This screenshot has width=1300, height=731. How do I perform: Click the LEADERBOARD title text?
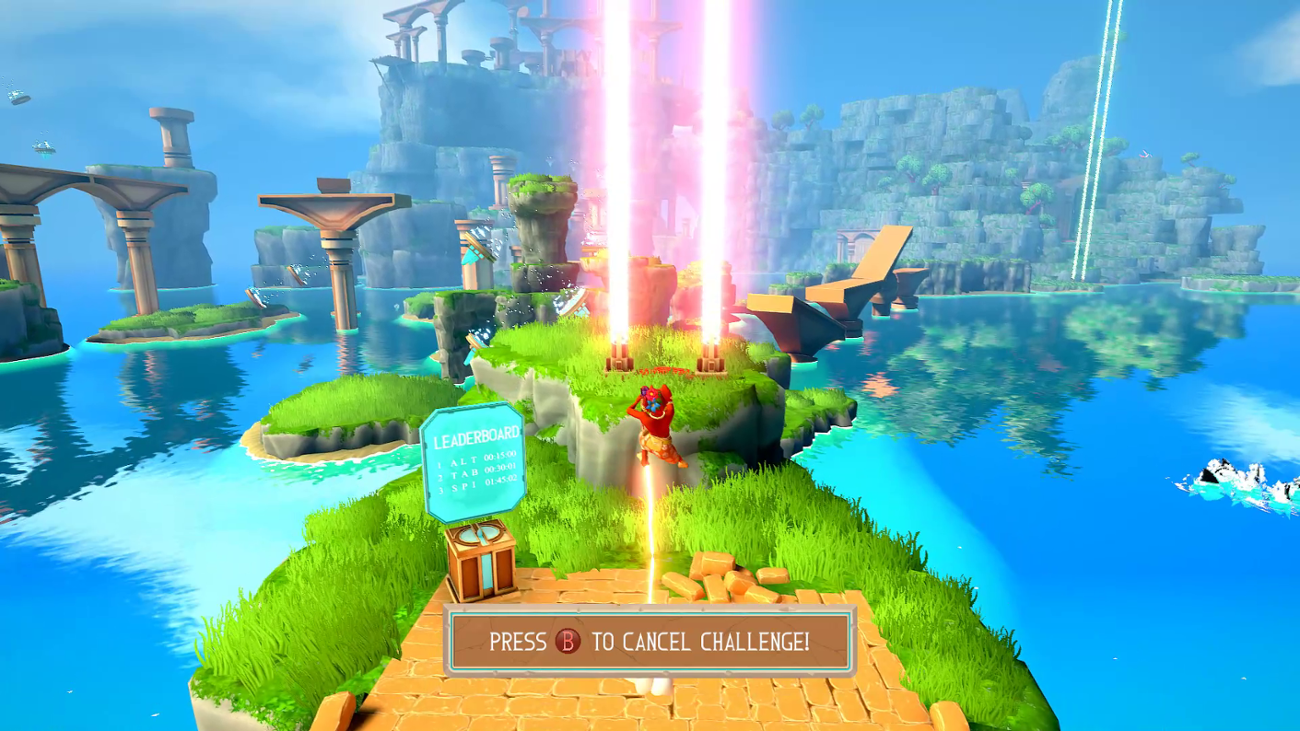pyautogui.click(x=477, y=438)
